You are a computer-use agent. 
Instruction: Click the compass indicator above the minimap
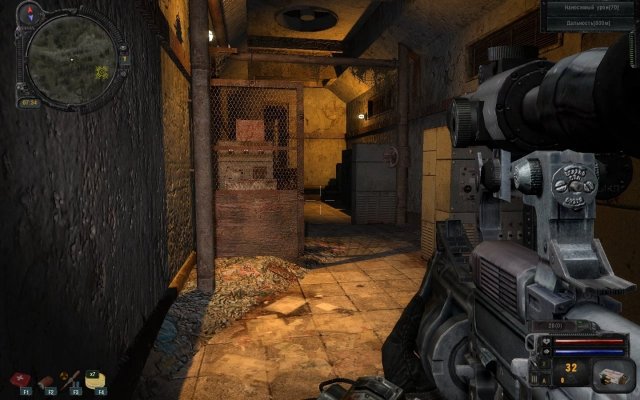[x=32, y=16]
